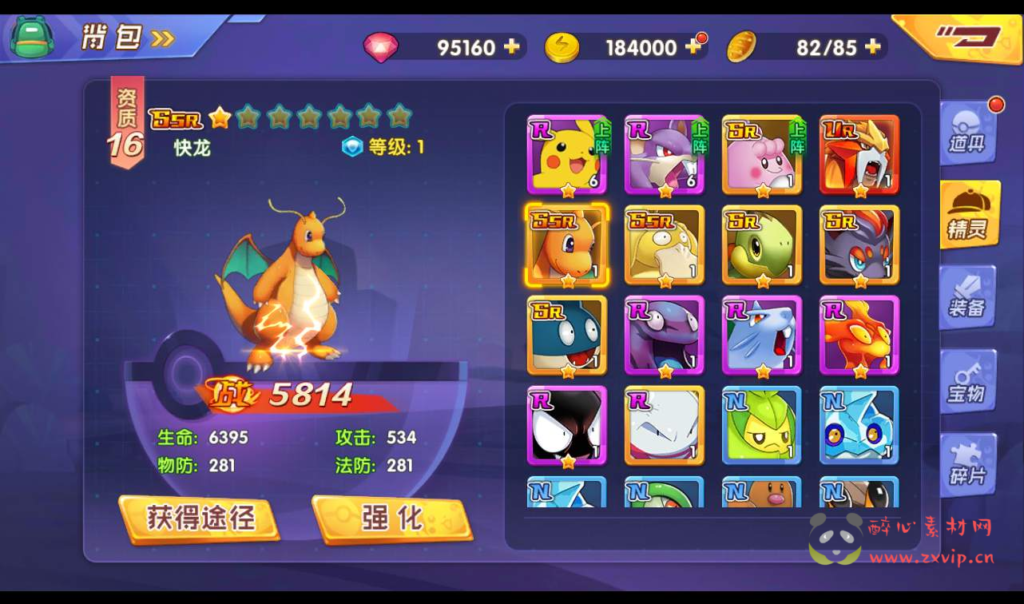Click the 强化 enhance button
Image resolution: width=1024 pixels, height=604 pixels.
pyautogui.click(x=392, y=518)
